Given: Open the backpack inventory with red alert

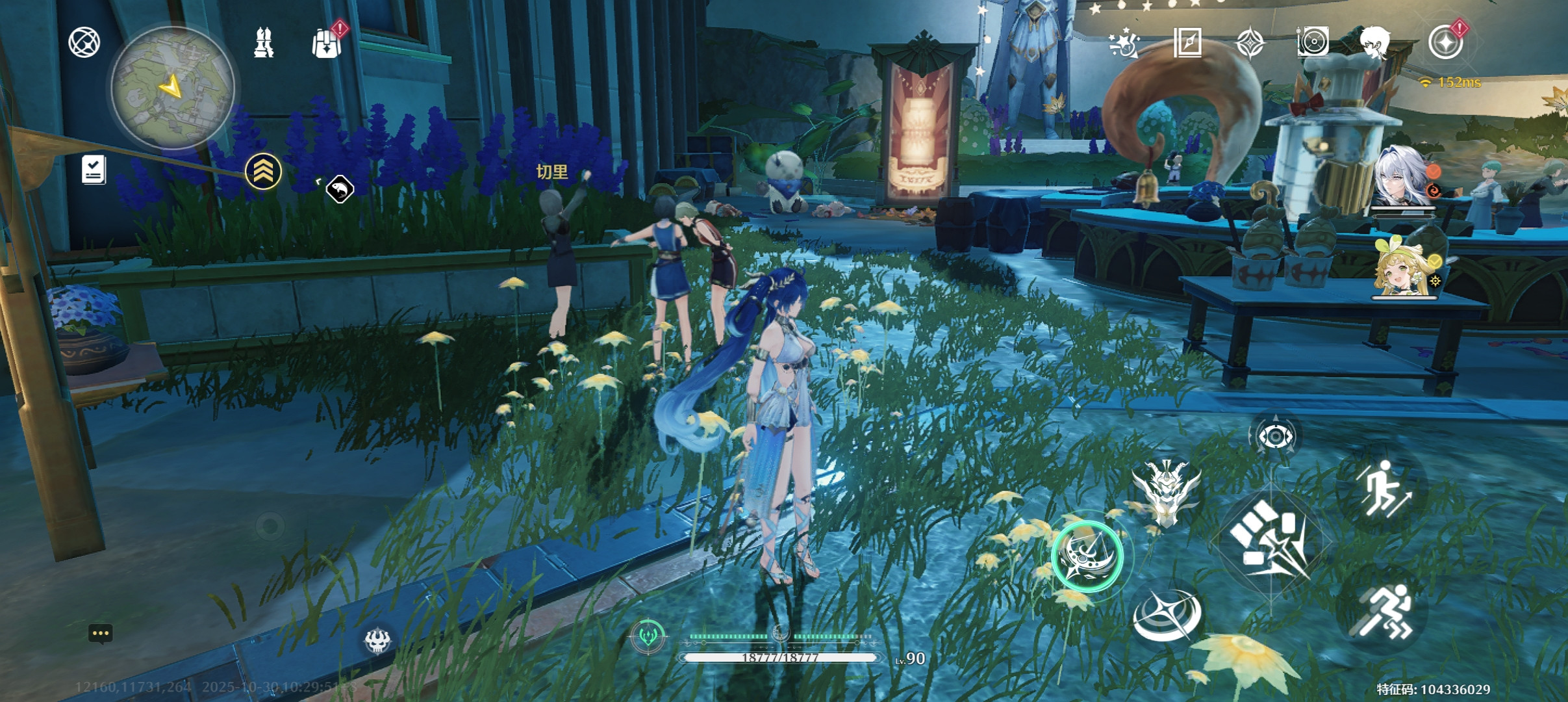Looking at the screenshot, I should click(327, 44).
